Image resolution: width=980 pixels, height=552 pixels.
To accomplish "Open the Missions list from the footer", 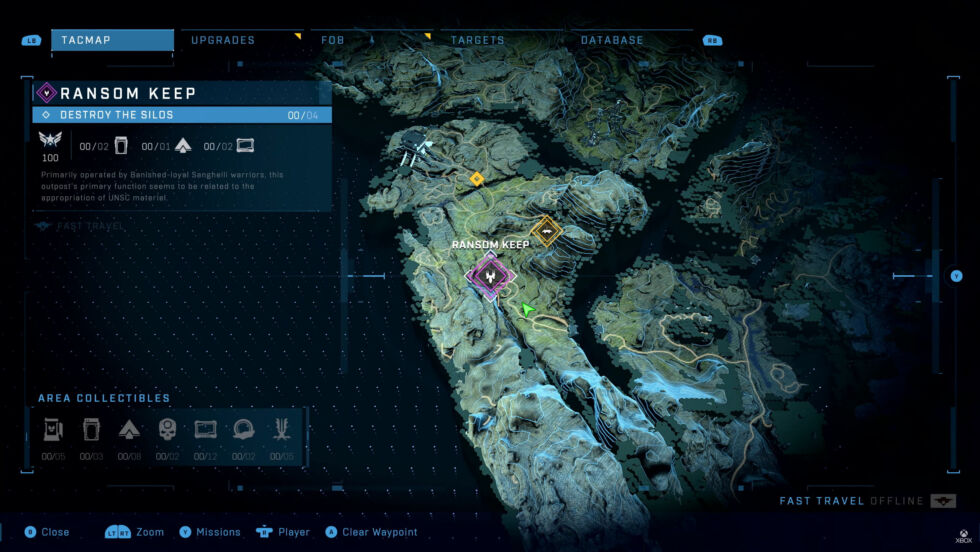I will click(212, 532).
